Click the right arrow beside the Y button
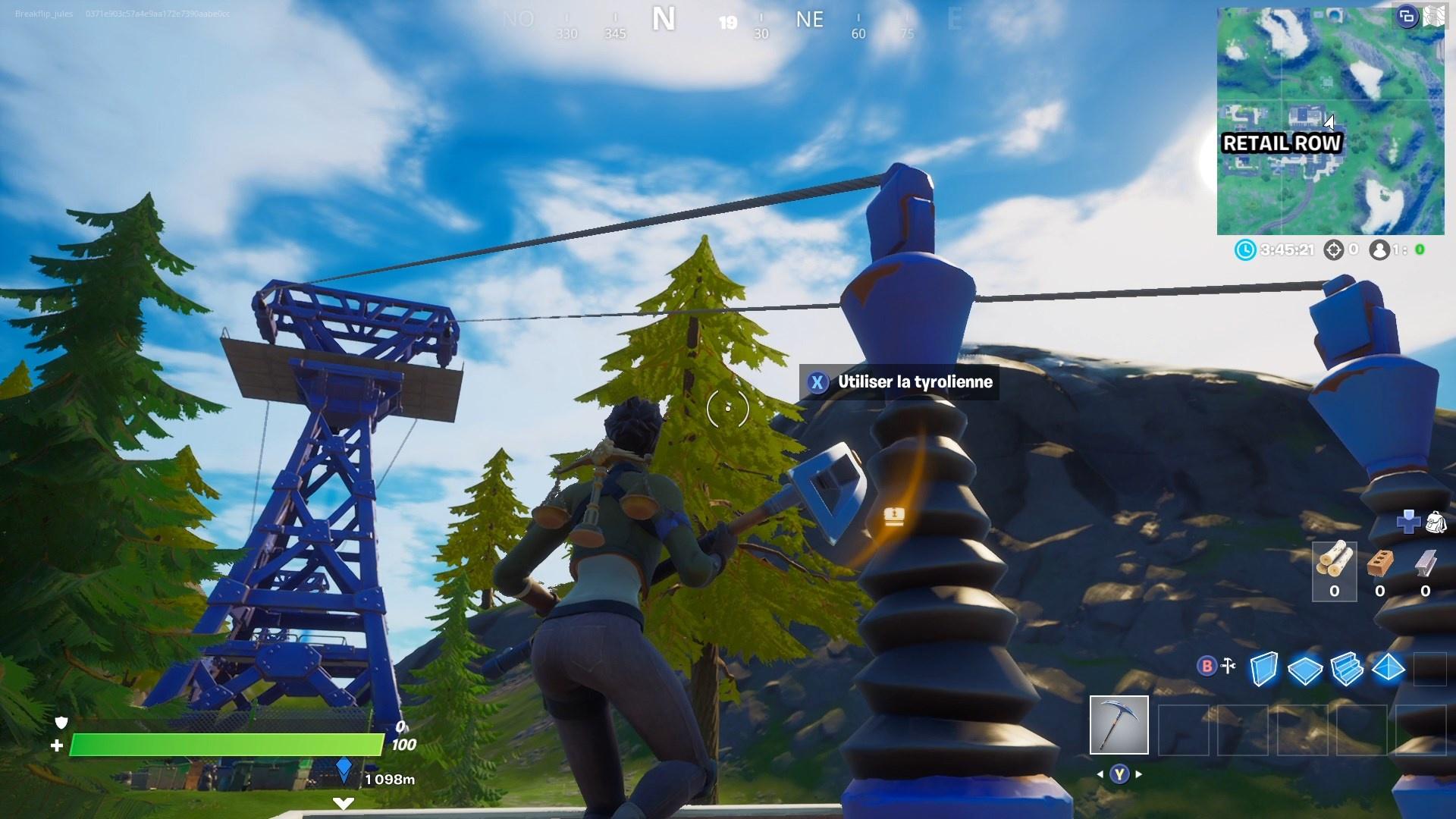Image resolution: width=1456 pixels, height=819 pixels. 1137,773
